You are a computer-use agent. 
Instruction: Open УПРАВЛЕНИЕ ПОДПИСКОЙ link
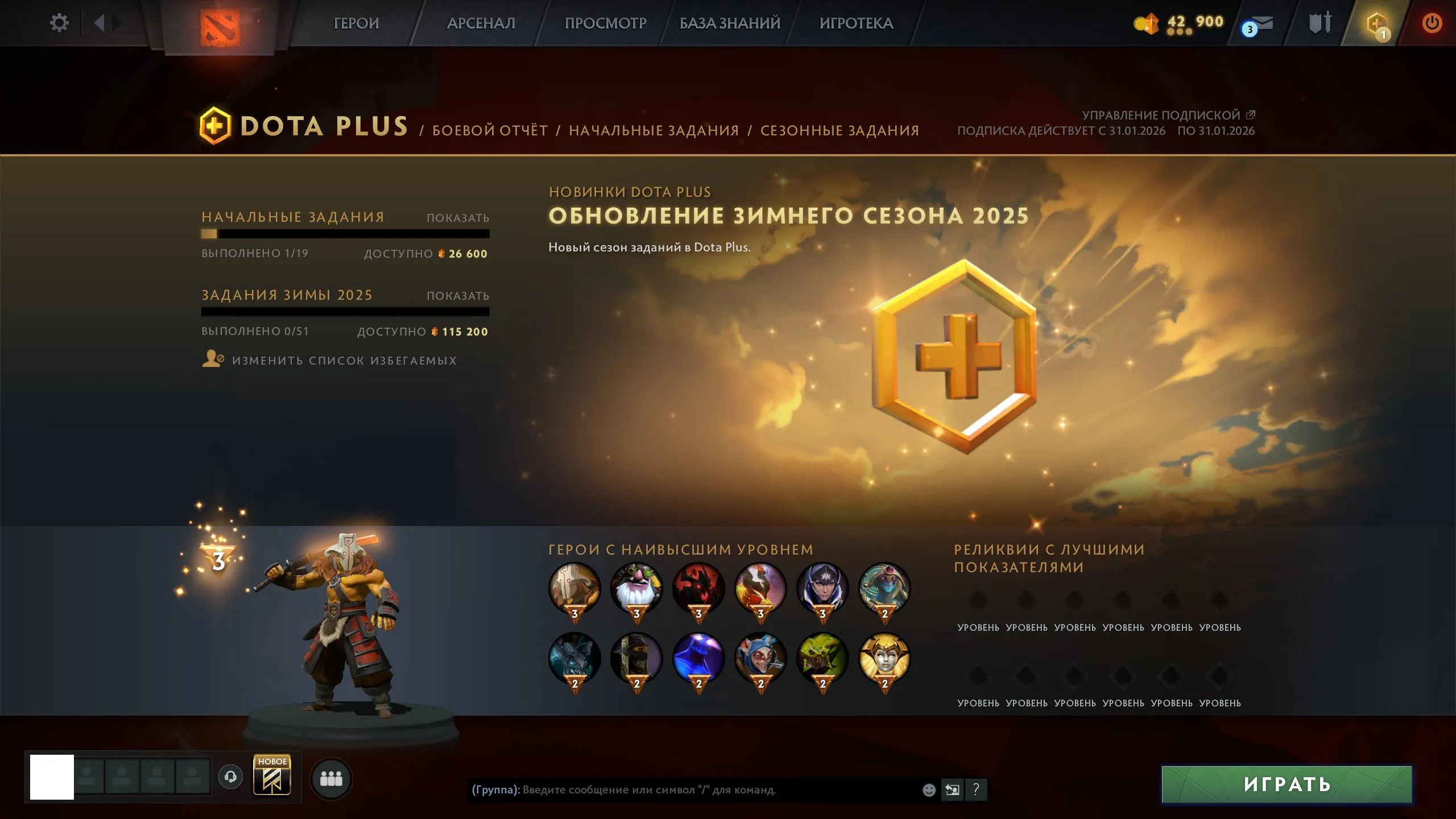tap(1162, 114)
